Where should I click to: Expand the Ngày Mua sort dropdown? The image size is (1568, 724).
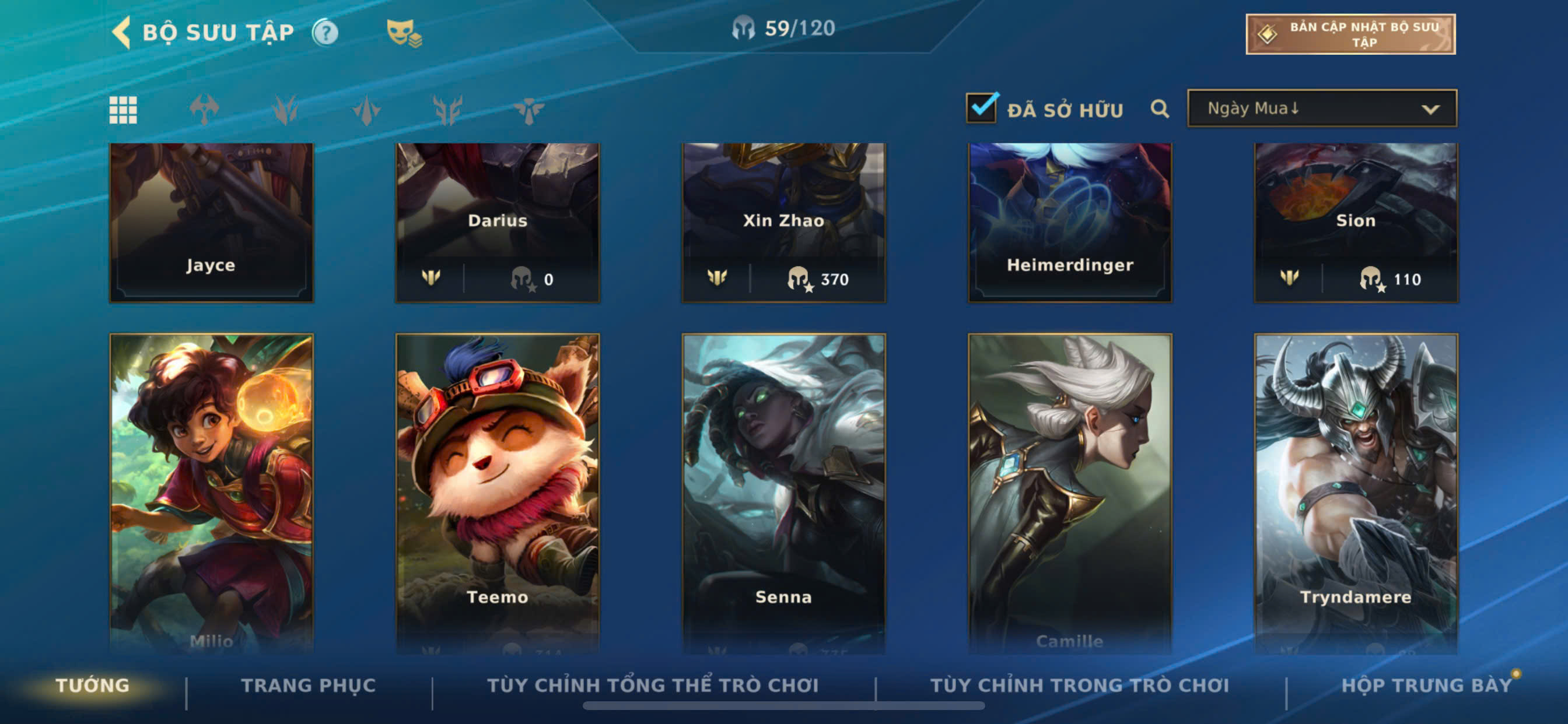(x=1321, y=108)
